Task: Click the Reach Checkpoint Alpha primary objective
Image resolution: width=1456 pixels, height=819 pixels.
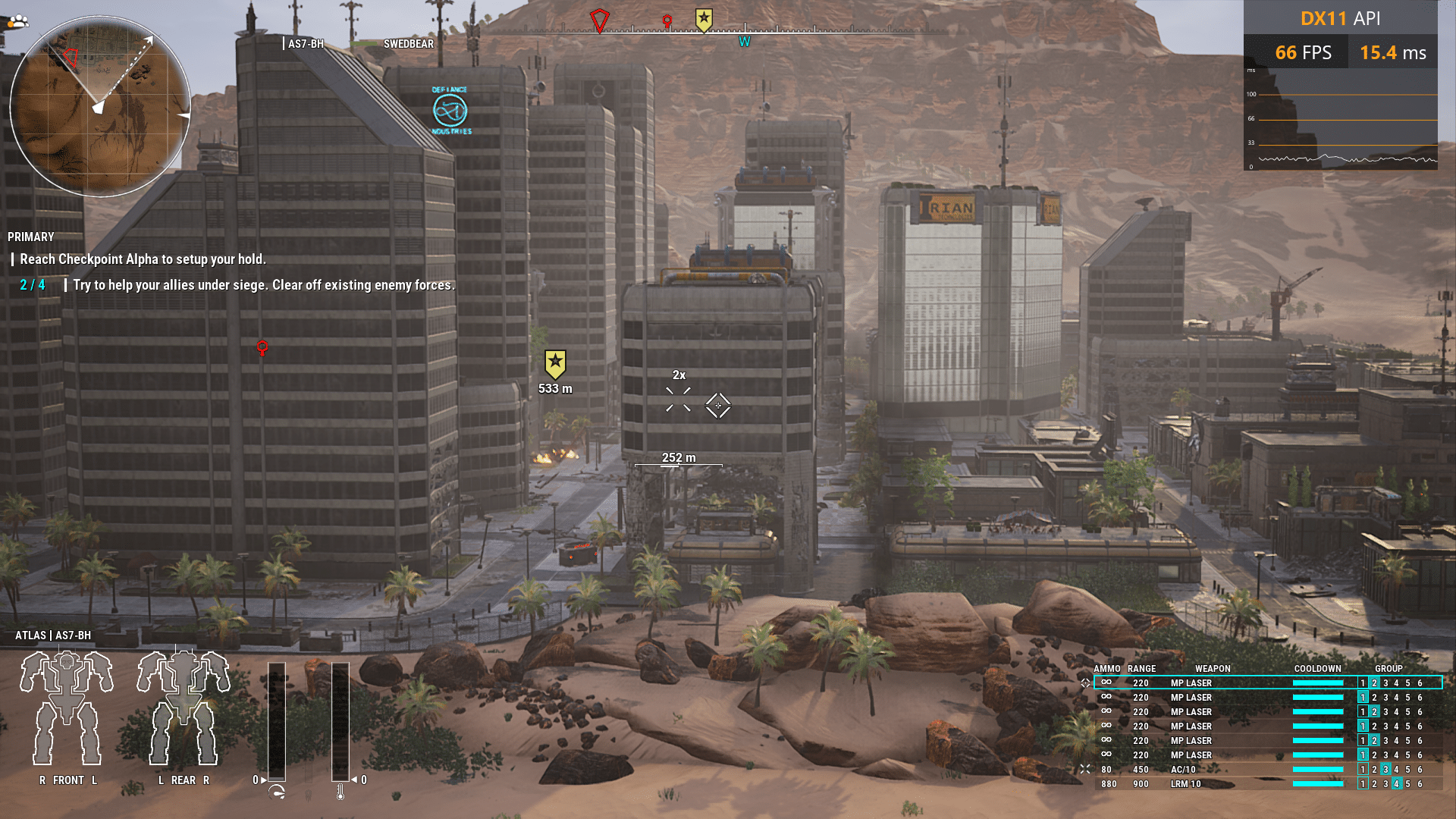Action: tap(143, 259)
